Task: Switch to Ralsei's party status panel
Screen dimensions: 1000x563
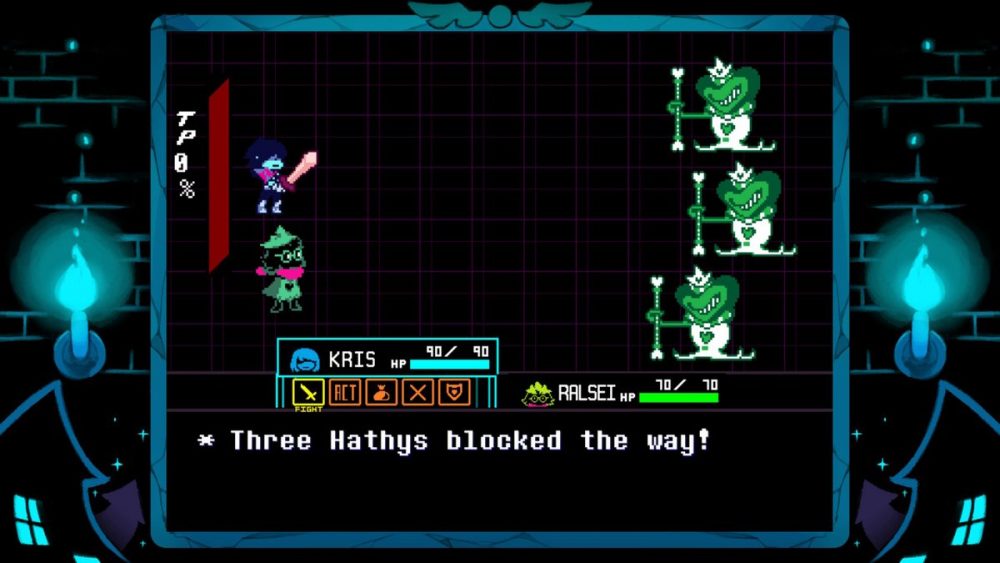Action: [x=620, y=392]
